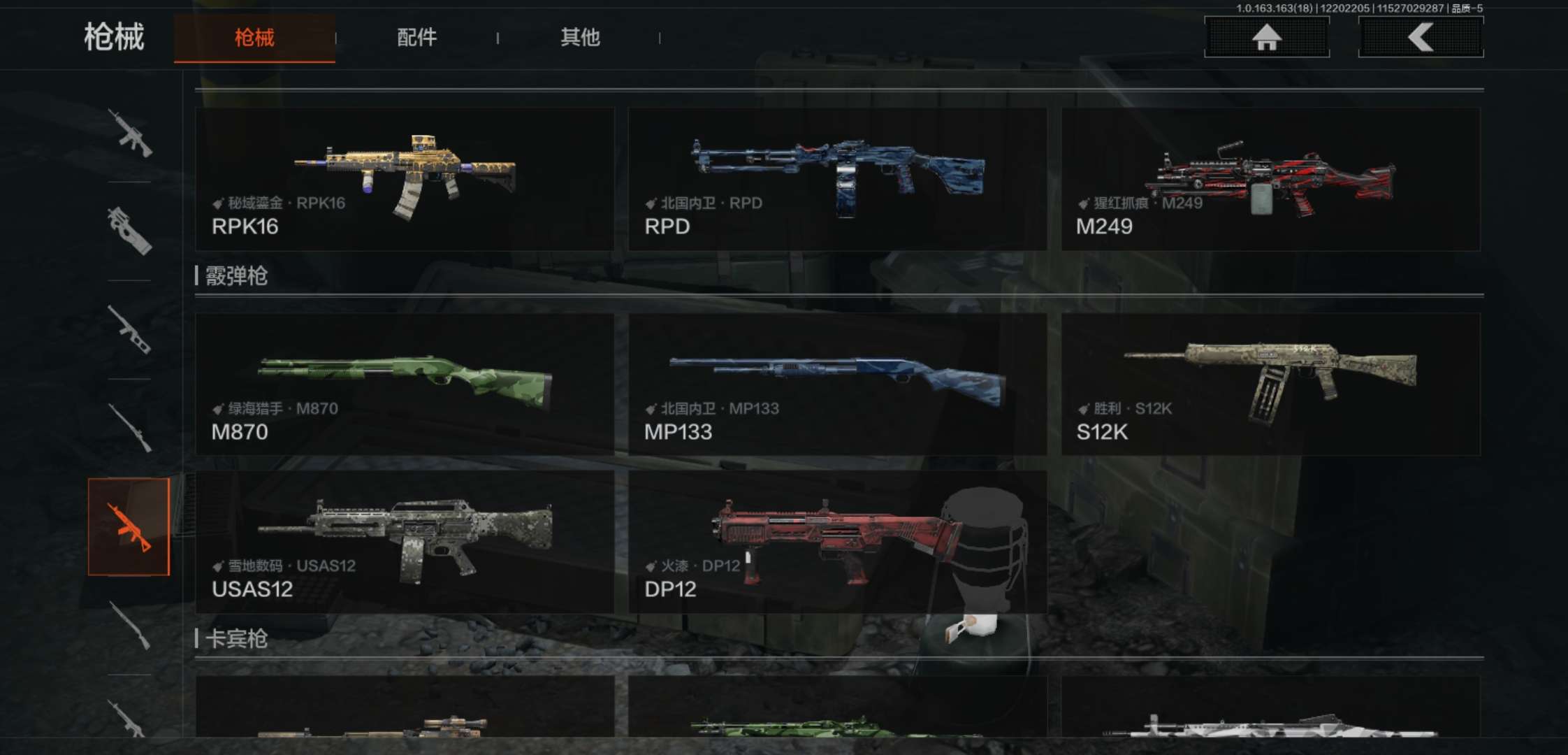The image size is (1568, 755).
Task: Switch to the 枪械 tab
Action: (254, 38)
